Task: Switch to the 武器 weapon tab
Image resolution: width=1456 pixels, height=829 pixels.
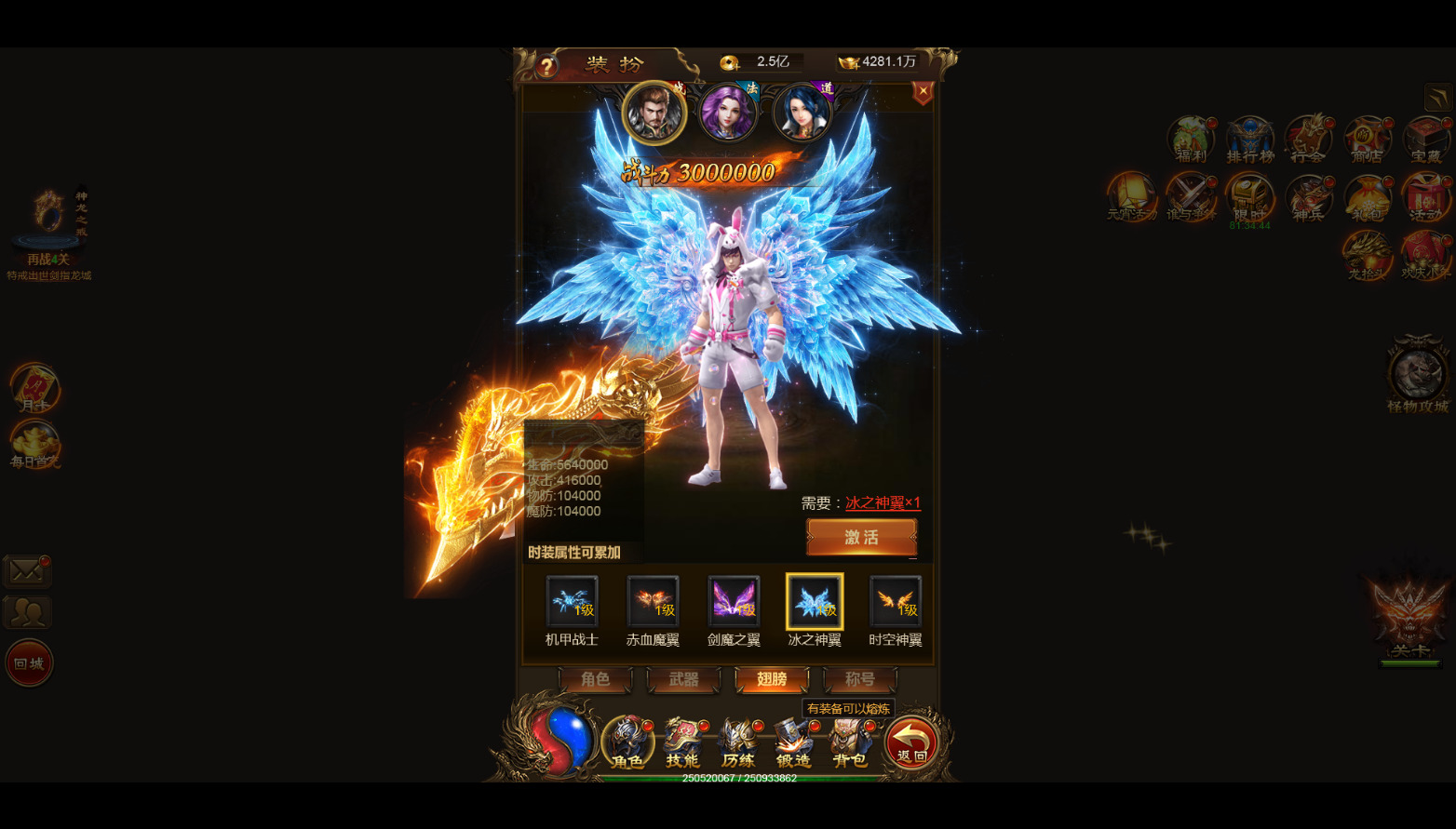Action: pos(683,679)
